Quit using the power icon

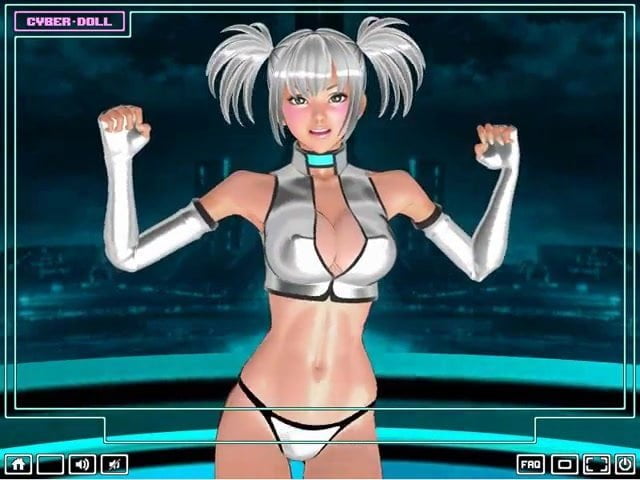click(x=624, y=464)
